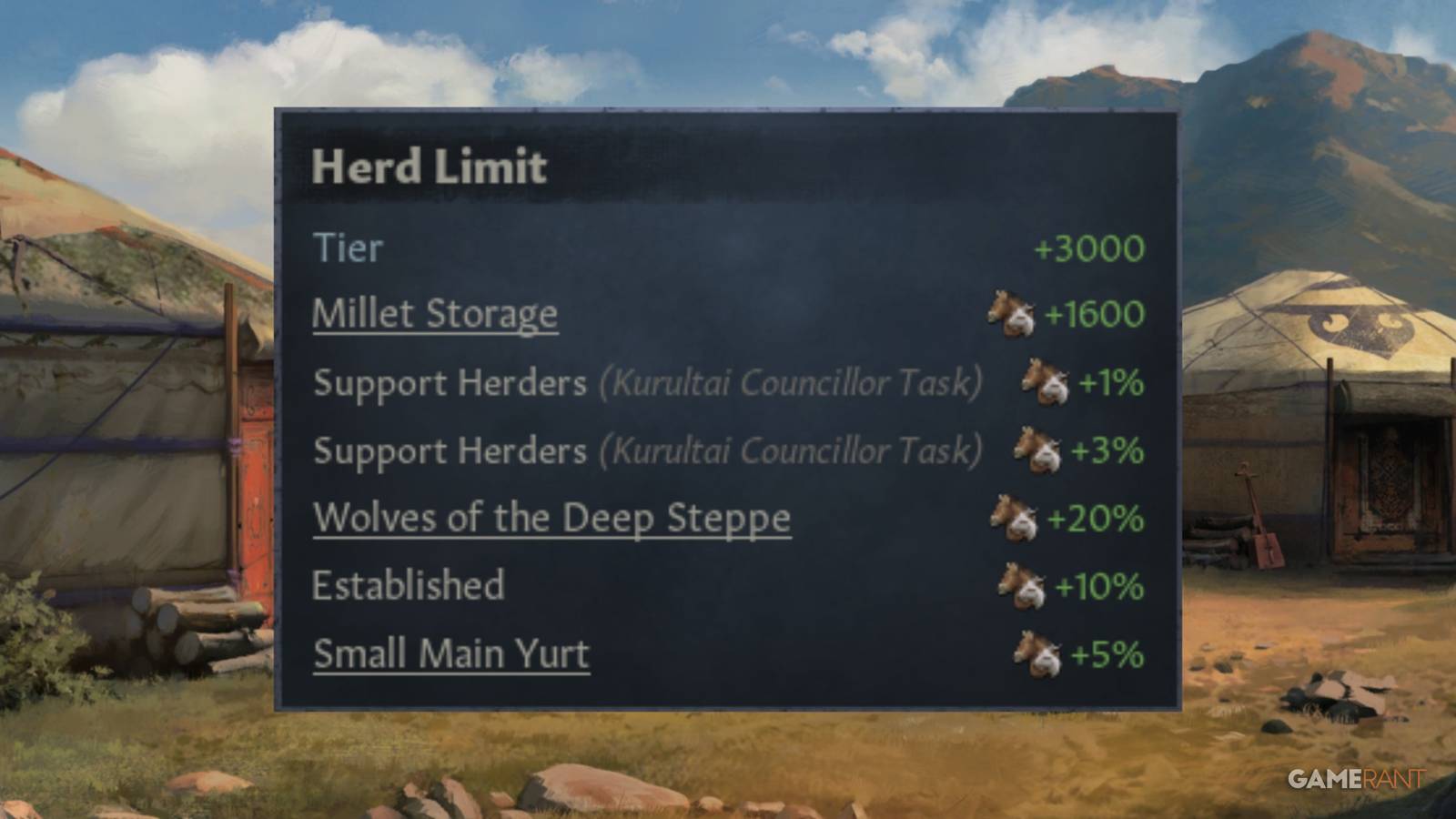The height and width of the screenshot is (819, 1456).
Task: Open the Small Main Yurt details
Action: tap(450, 652)
